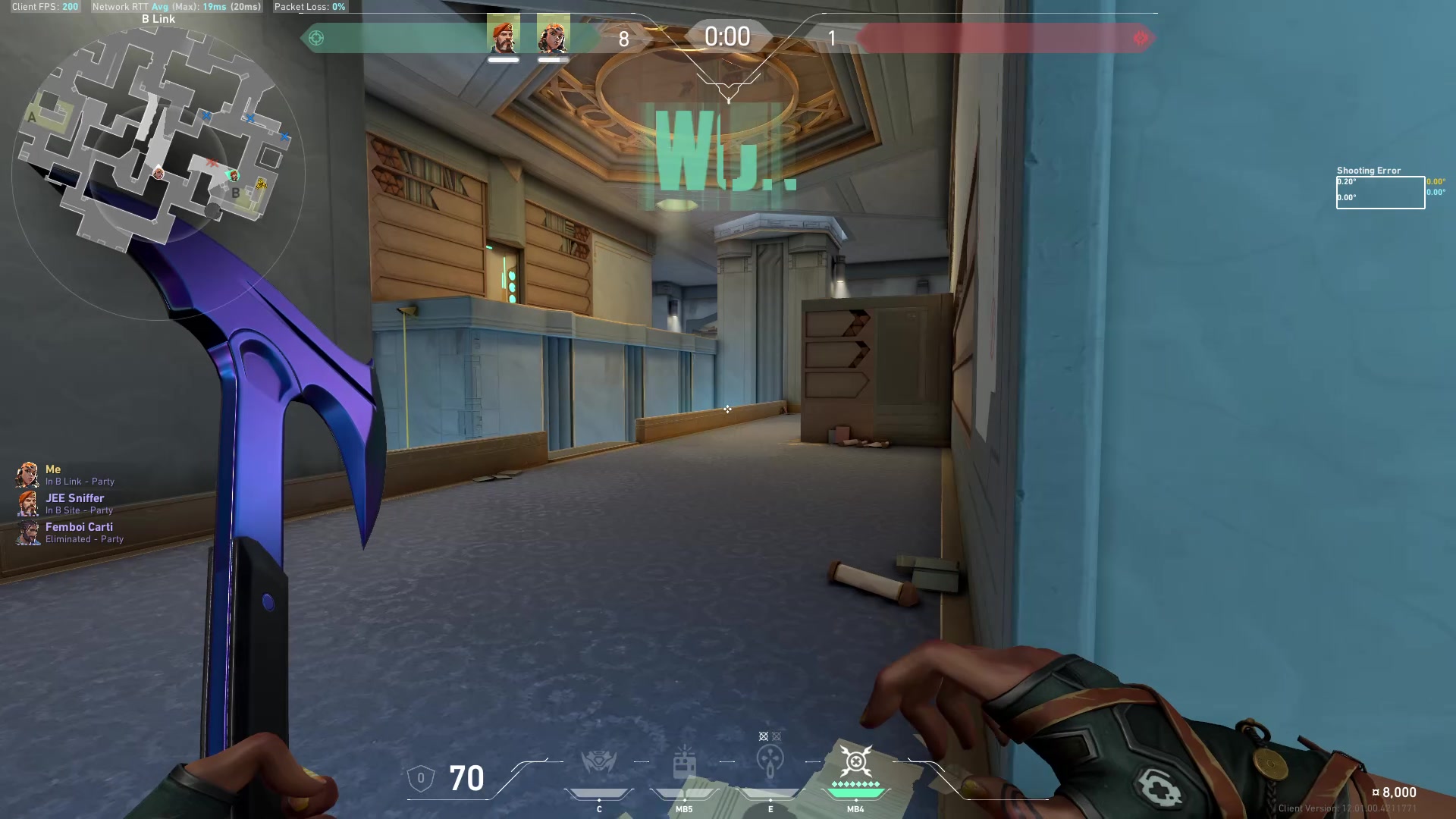
Task: Click the green attacker team icon
Action: (x=316, y=37)
